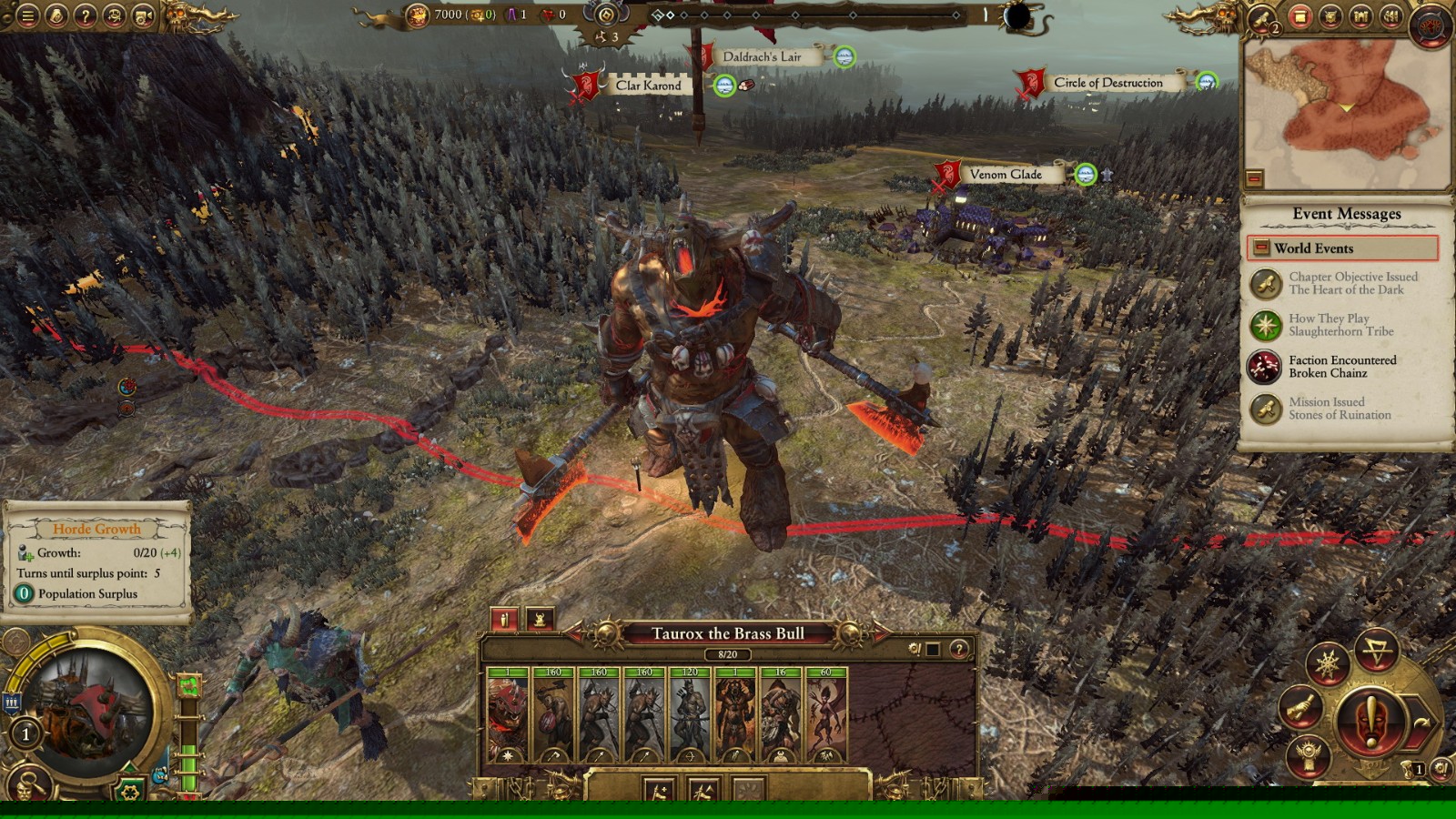This screenshot has height=819, width=1456.
Task: Select the Clar Karond settlement label
Action: coord(648,86)
